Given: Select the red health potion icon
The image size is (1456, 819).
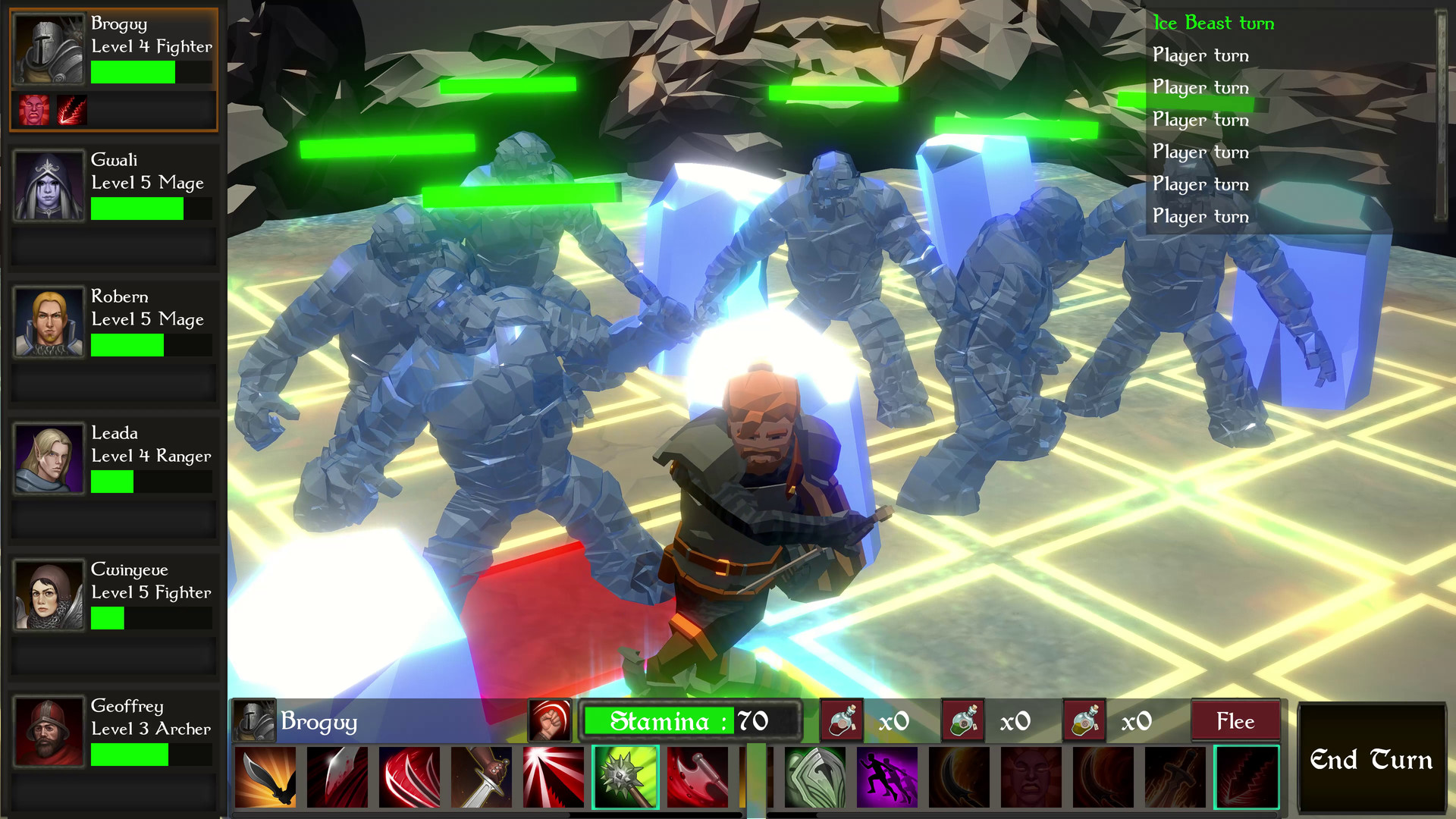Looking at the screenshot, I should click(x=842, y=721).
